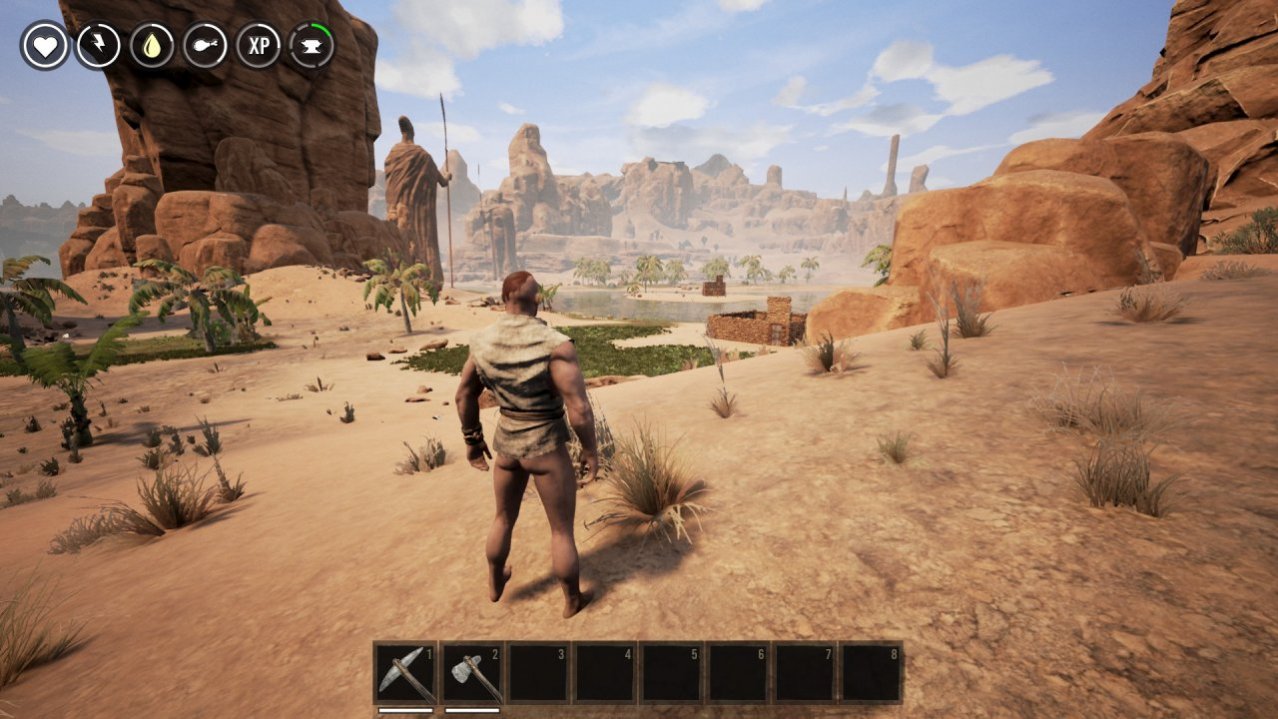
Task: Select the meat drumstick hunger icon
Action: (x=205, y=46)
